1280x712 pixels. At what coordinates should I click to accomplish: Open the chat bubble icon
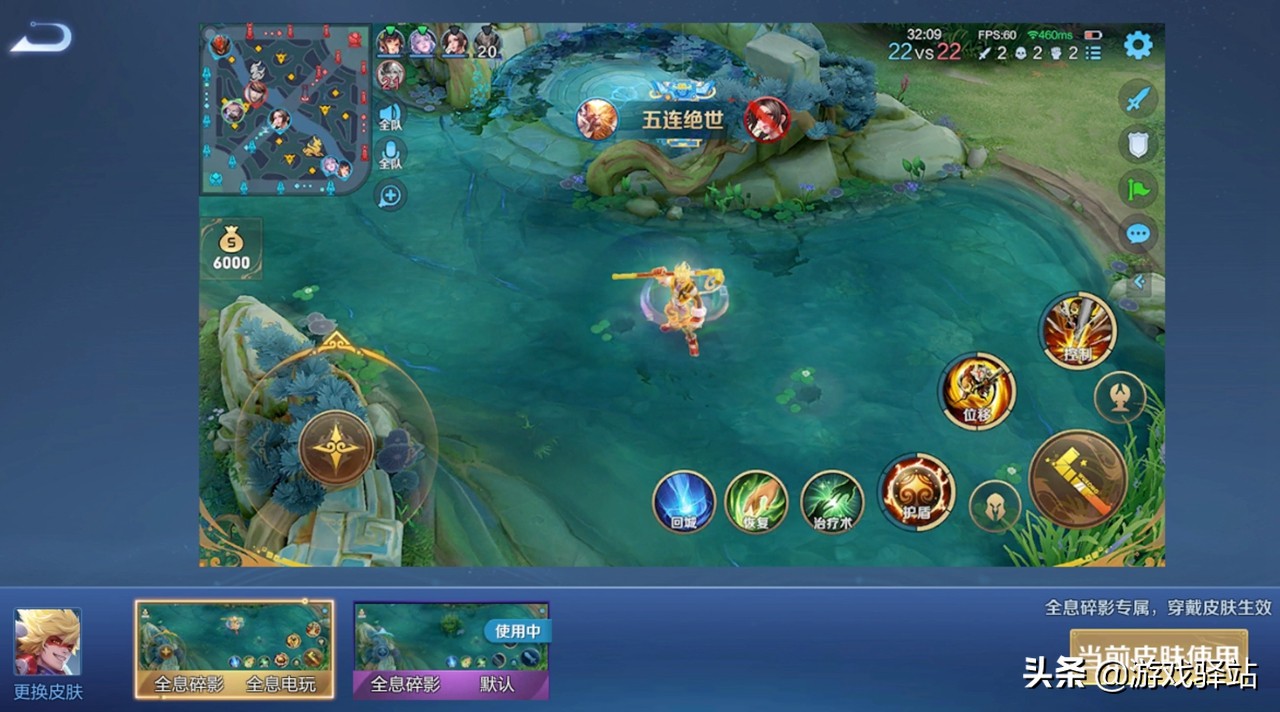tap(1138, 234)
